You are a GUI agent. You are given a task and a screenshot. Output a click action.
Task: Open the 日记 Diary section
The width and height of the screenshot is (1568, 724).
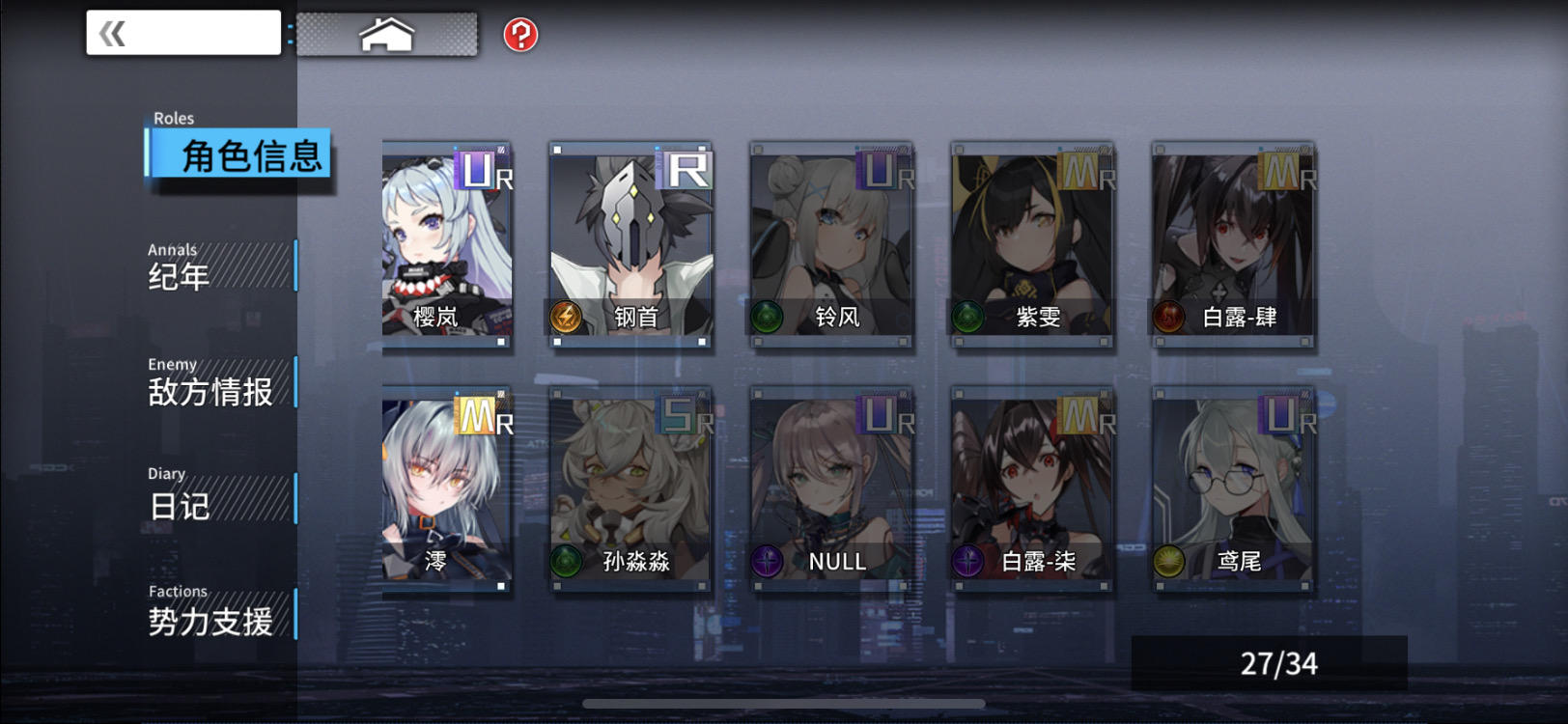tap(183, 504)
